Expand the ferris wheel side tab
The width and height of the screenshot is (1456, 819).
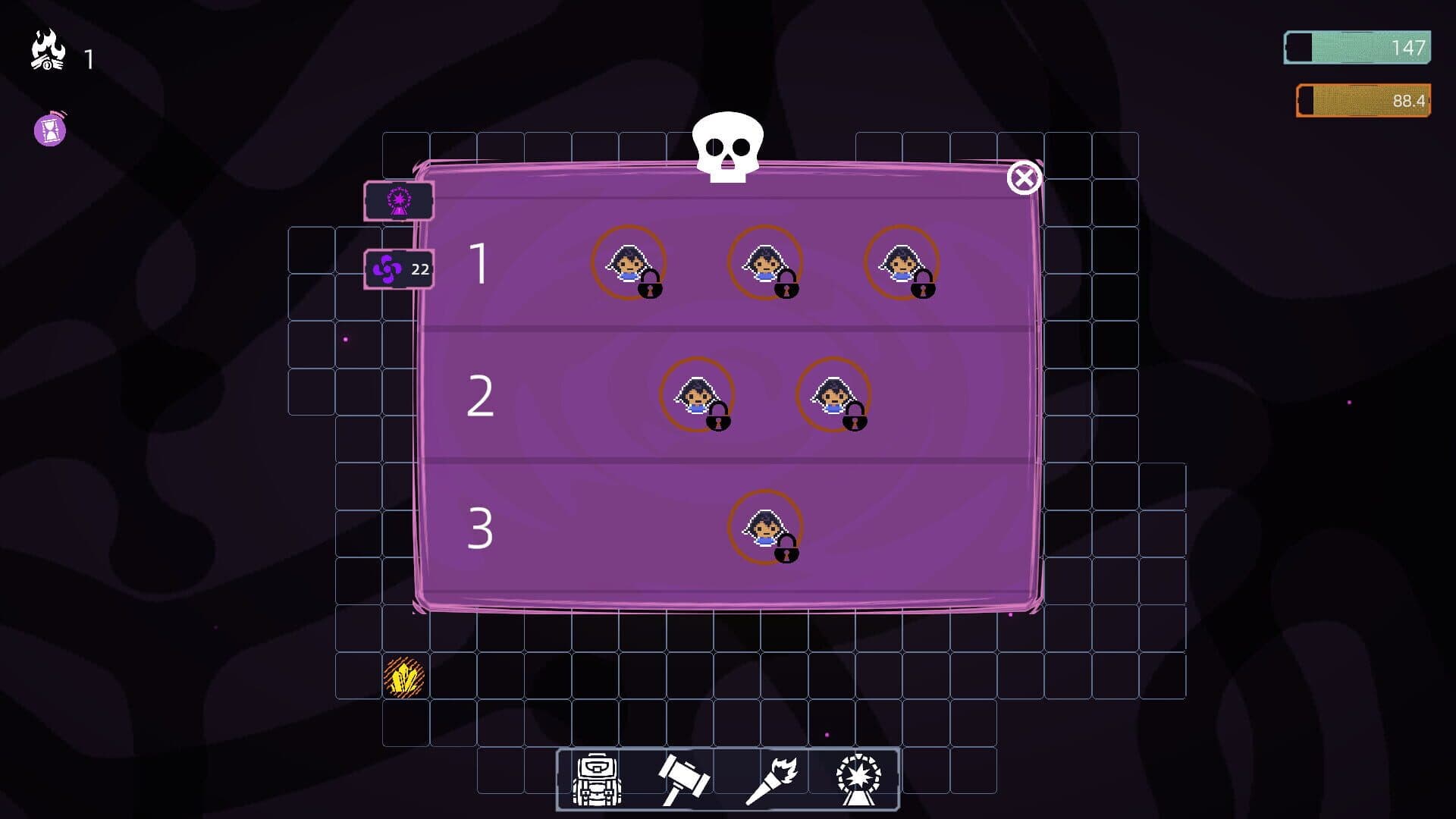click(398, 201)
